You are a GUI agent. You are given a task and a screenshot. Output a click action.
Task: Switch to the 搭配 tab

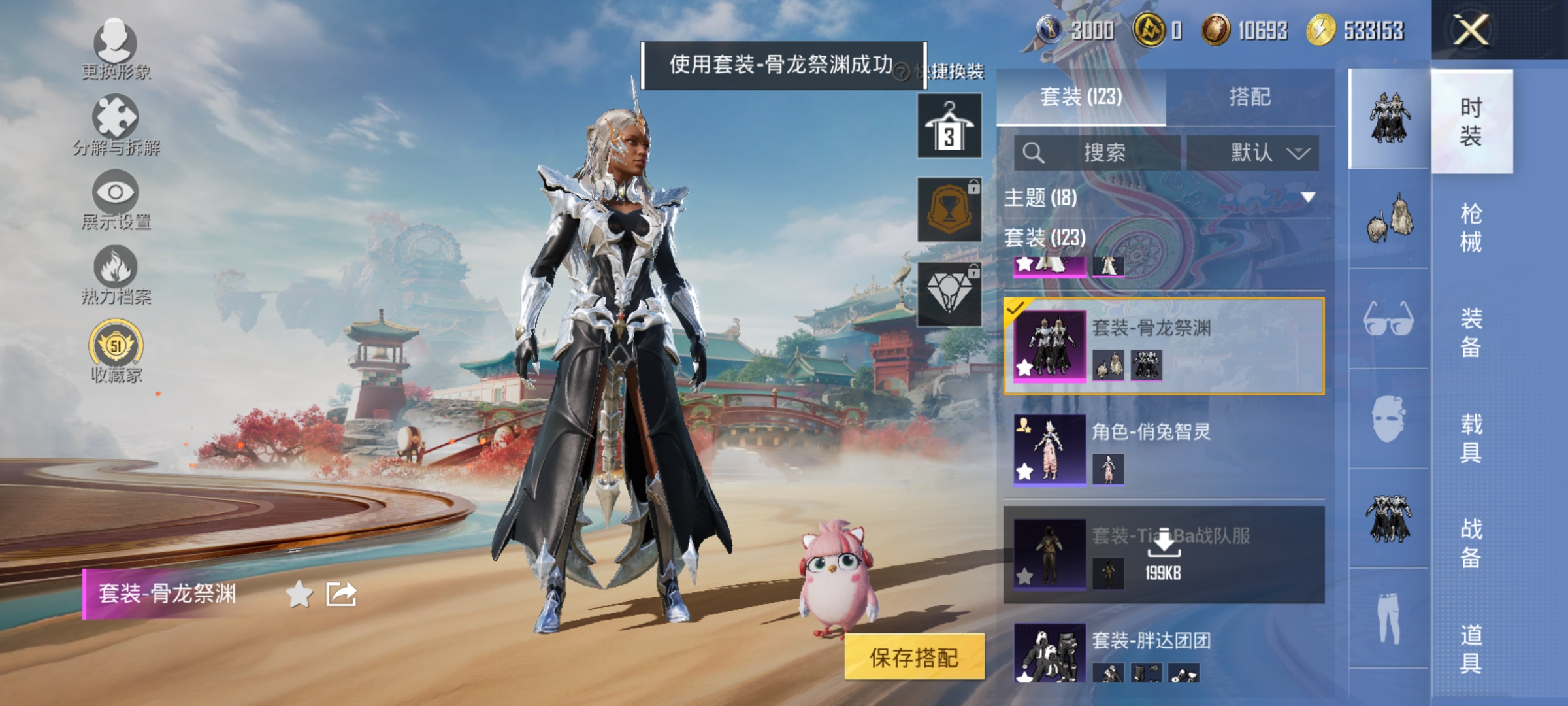coord(1252,98)
